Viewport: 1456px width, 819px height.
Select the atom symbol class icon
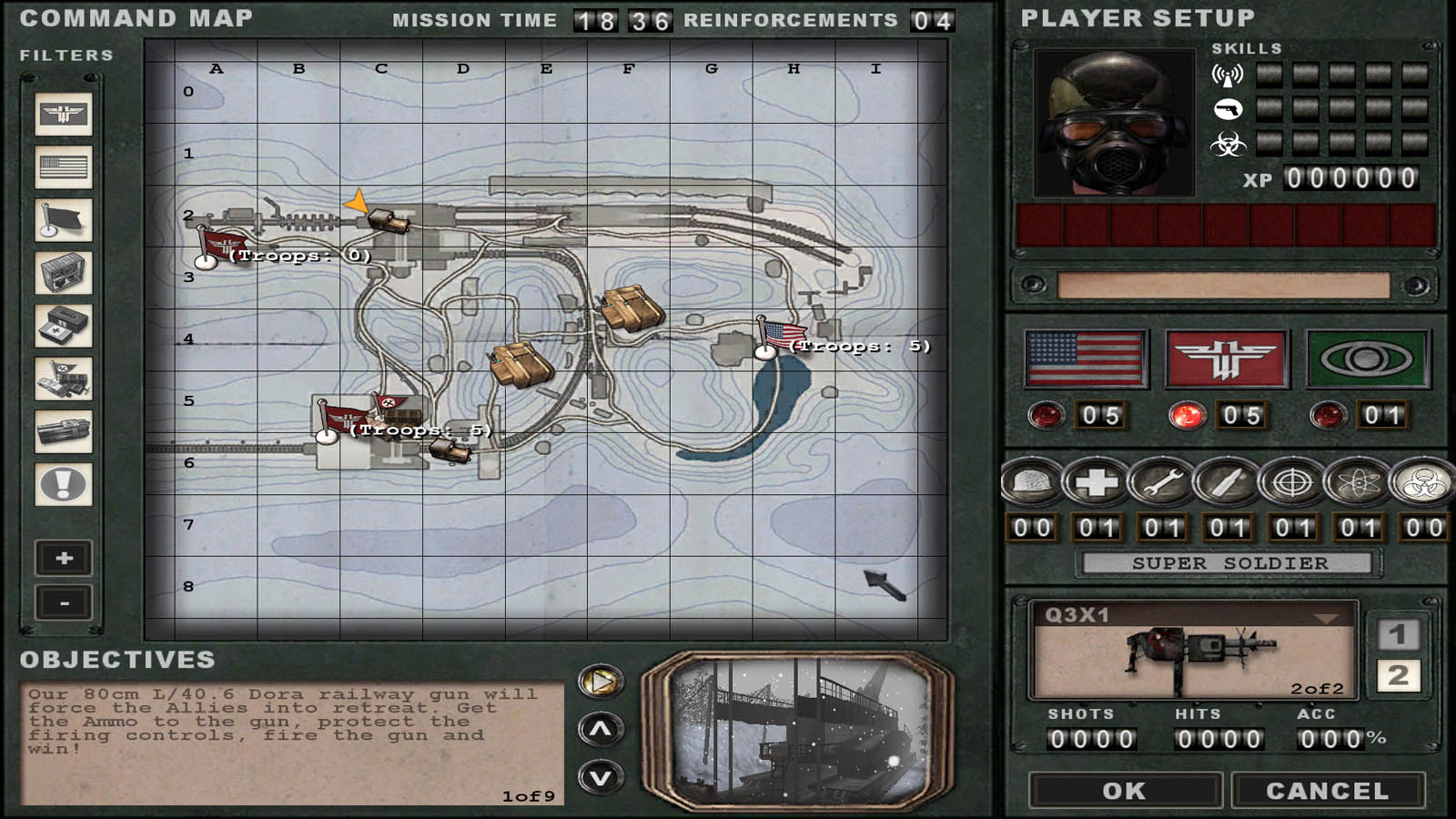pos(1358,482)
